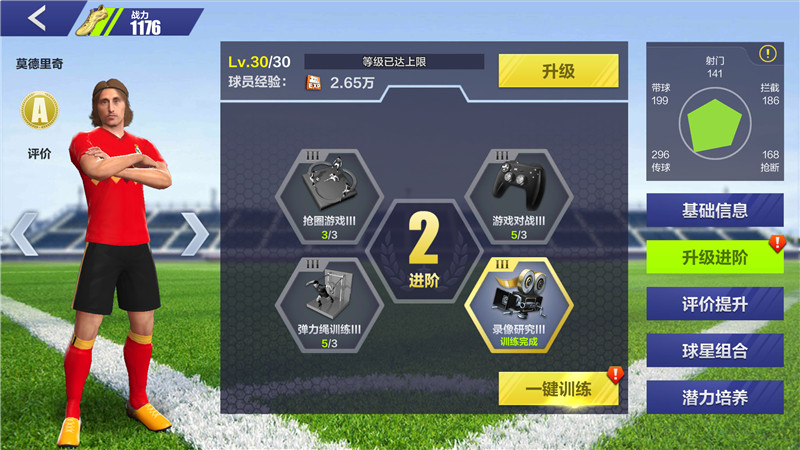Open the 基础信息 tab
This screenshot has width=800, height=450.
pyautogui.click(x=714, y=210)
